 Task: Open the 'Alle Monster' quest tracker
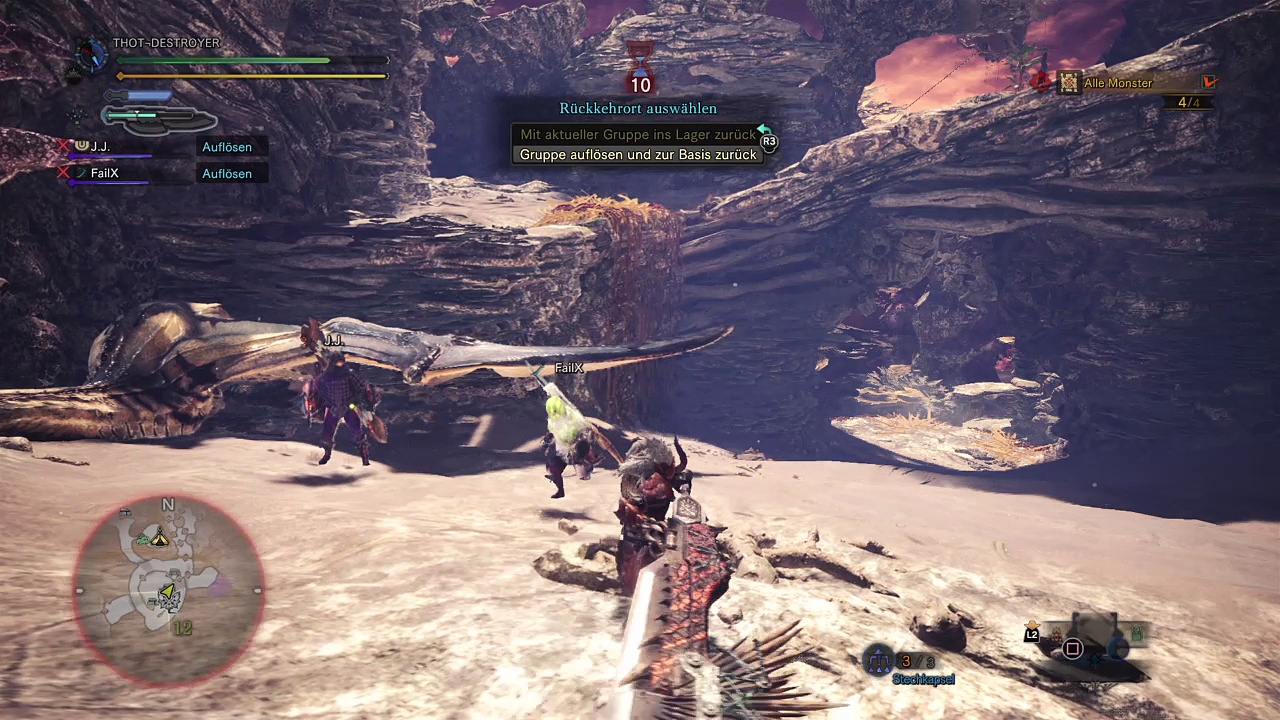1118,83
